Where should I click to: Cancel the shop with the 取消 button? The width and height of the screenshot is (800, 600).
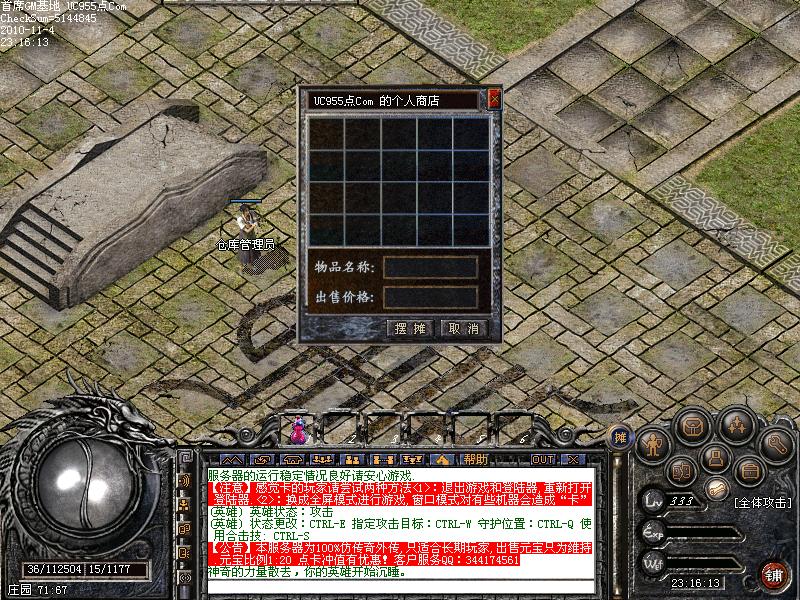pos(463,328)
